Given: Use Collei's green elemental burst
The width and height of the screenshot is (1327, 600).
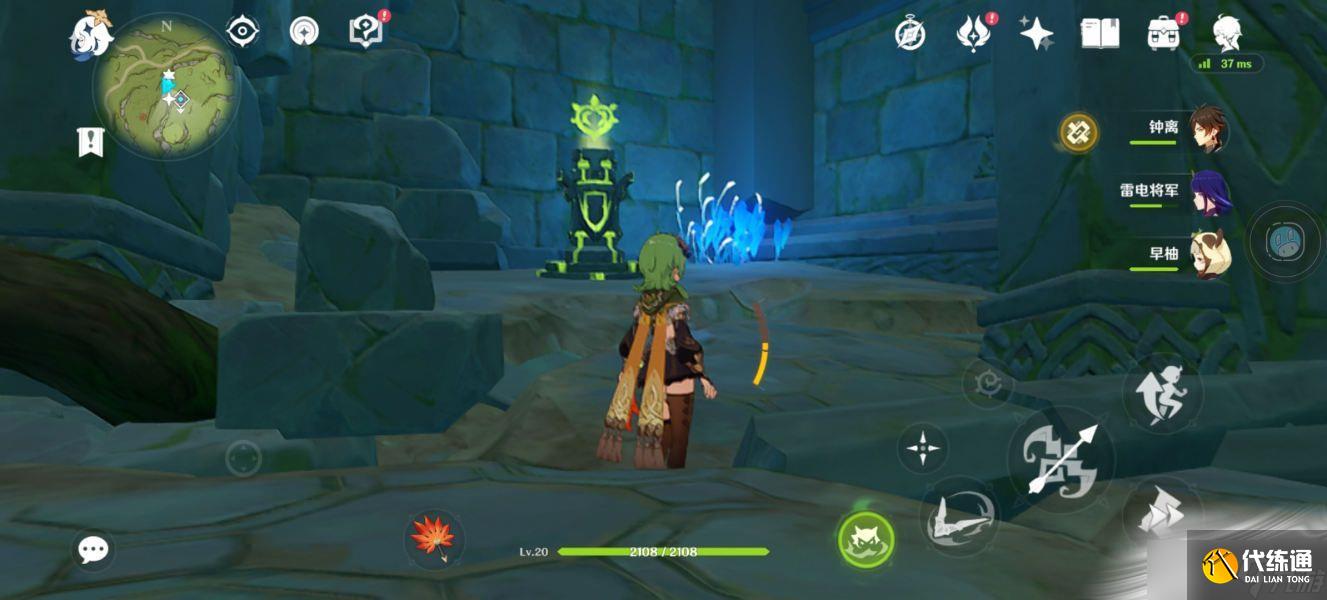Looking at the screenshot, I should pyautogui.click(x=866, y=540).
